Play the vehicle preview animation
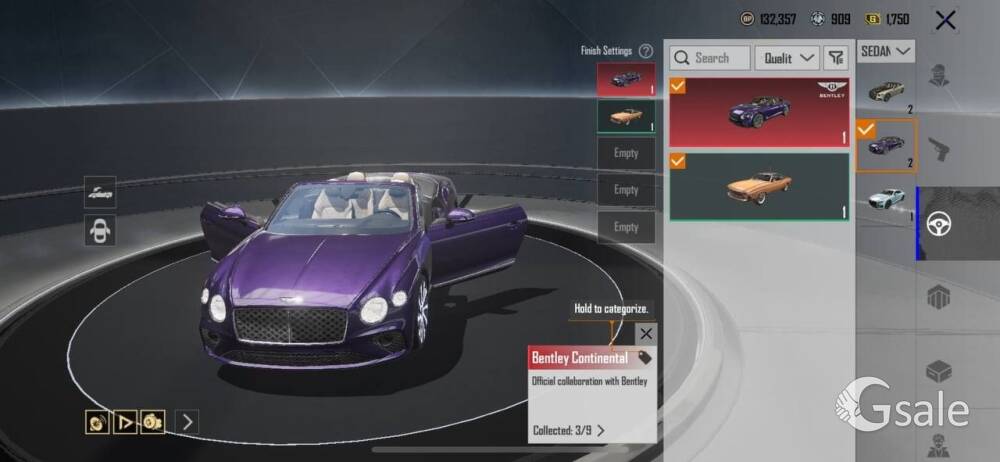1000x462 pixels. click(x=125, y=422)
